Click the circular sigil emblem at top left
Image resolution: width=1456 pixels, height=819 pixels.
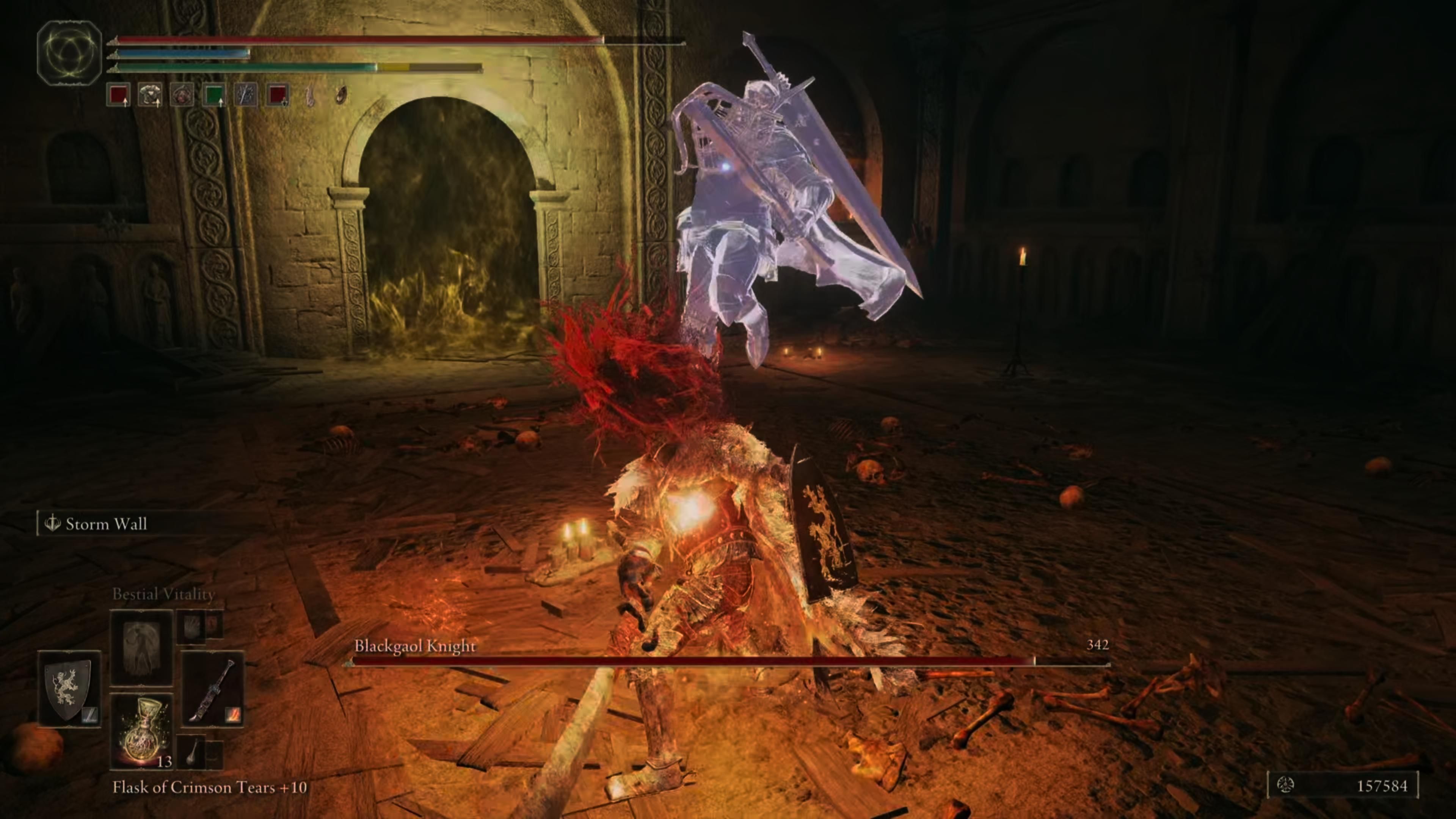coord(70,53)
